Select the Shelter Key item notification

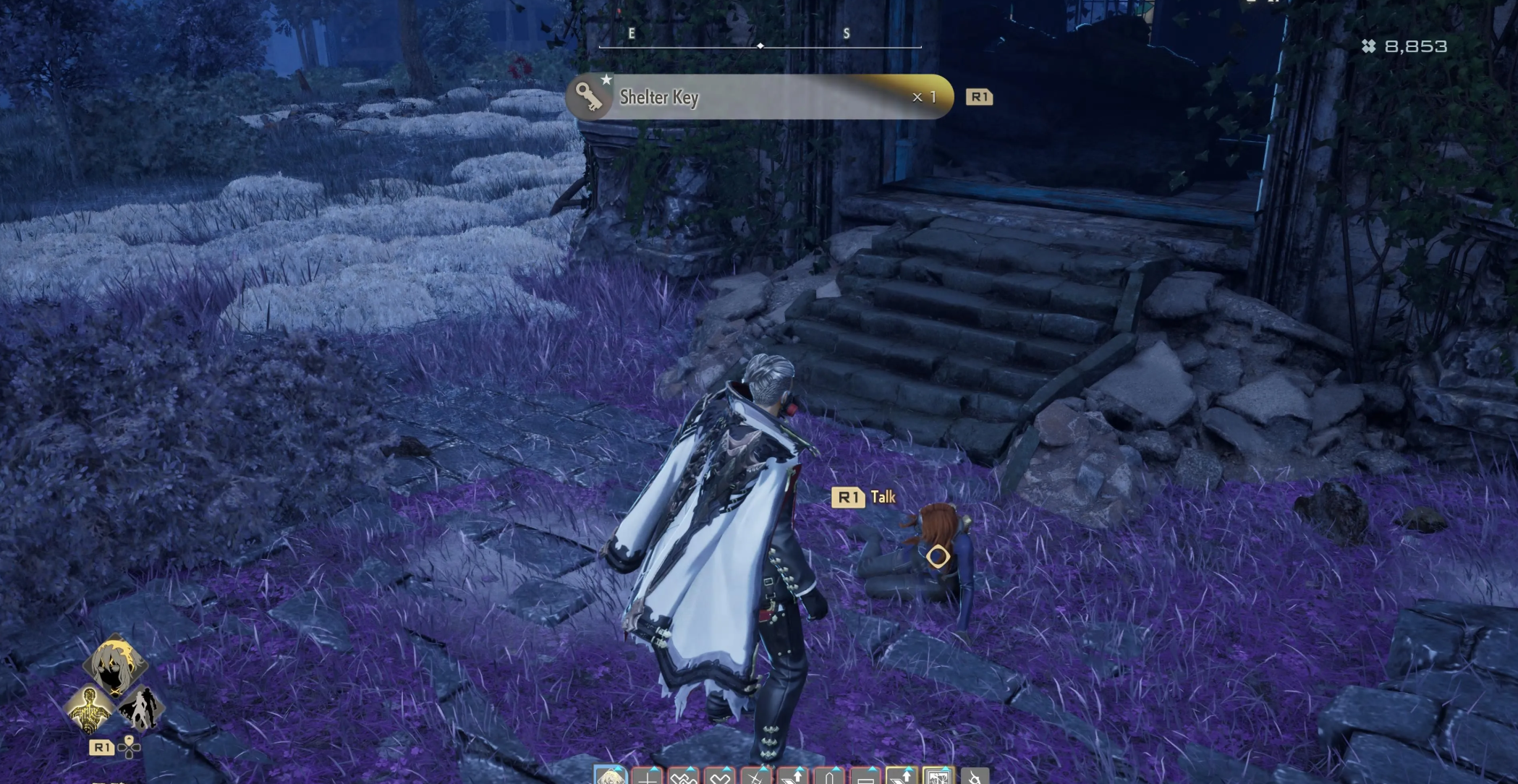click(x=758, y=97)
